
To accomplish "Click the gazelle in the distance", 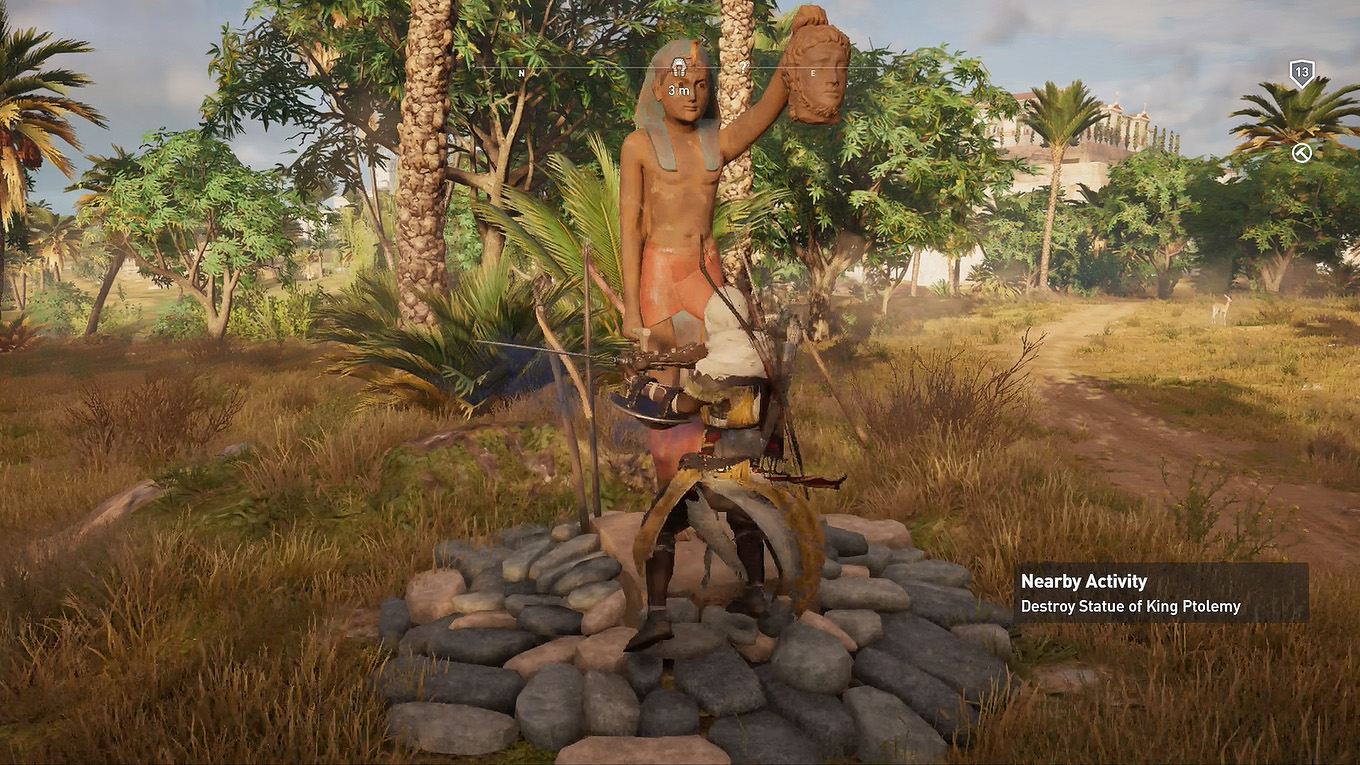I will [1222, 306].
